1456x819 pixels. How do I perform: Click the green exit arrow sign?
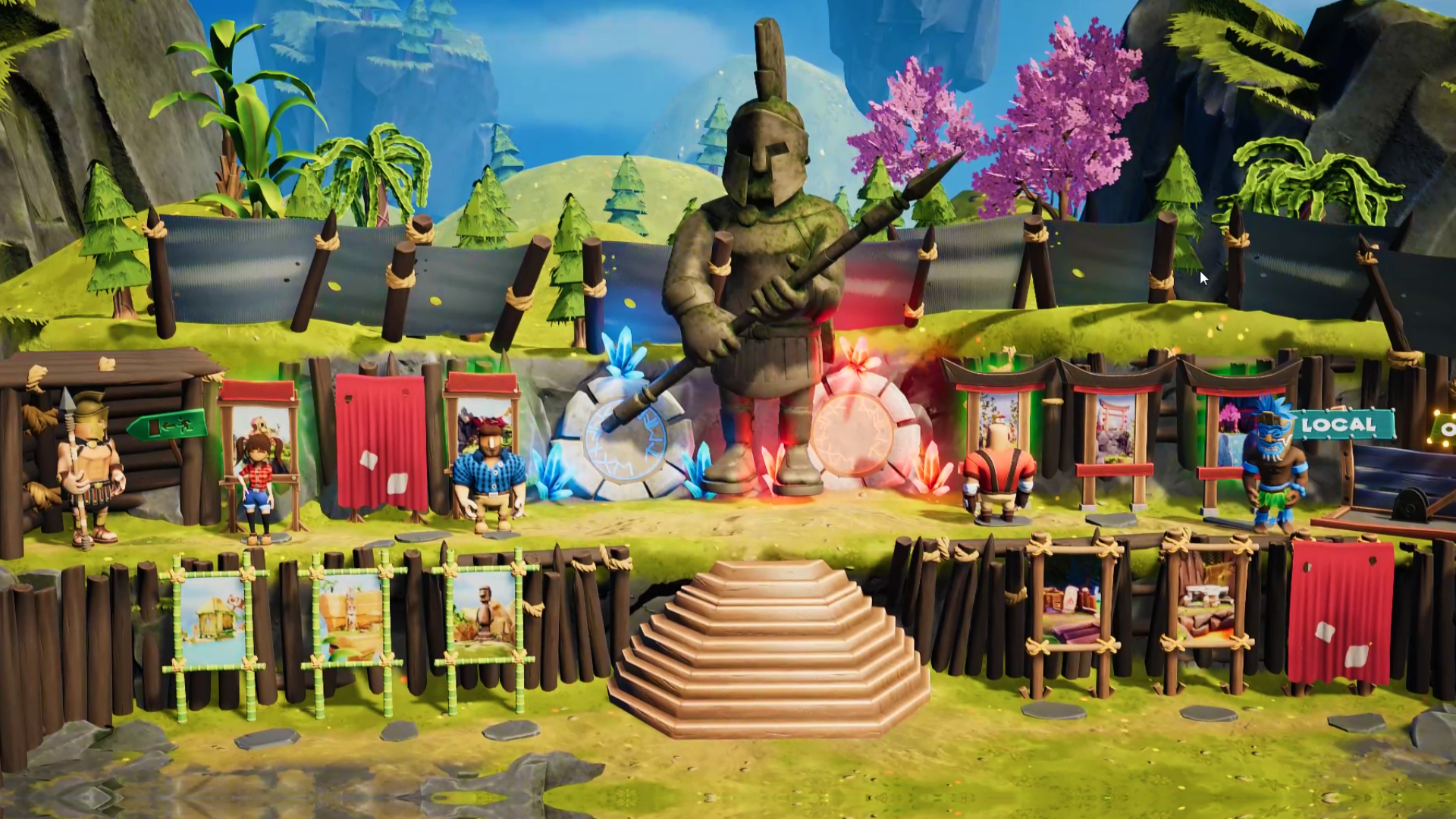coord(168,426)
